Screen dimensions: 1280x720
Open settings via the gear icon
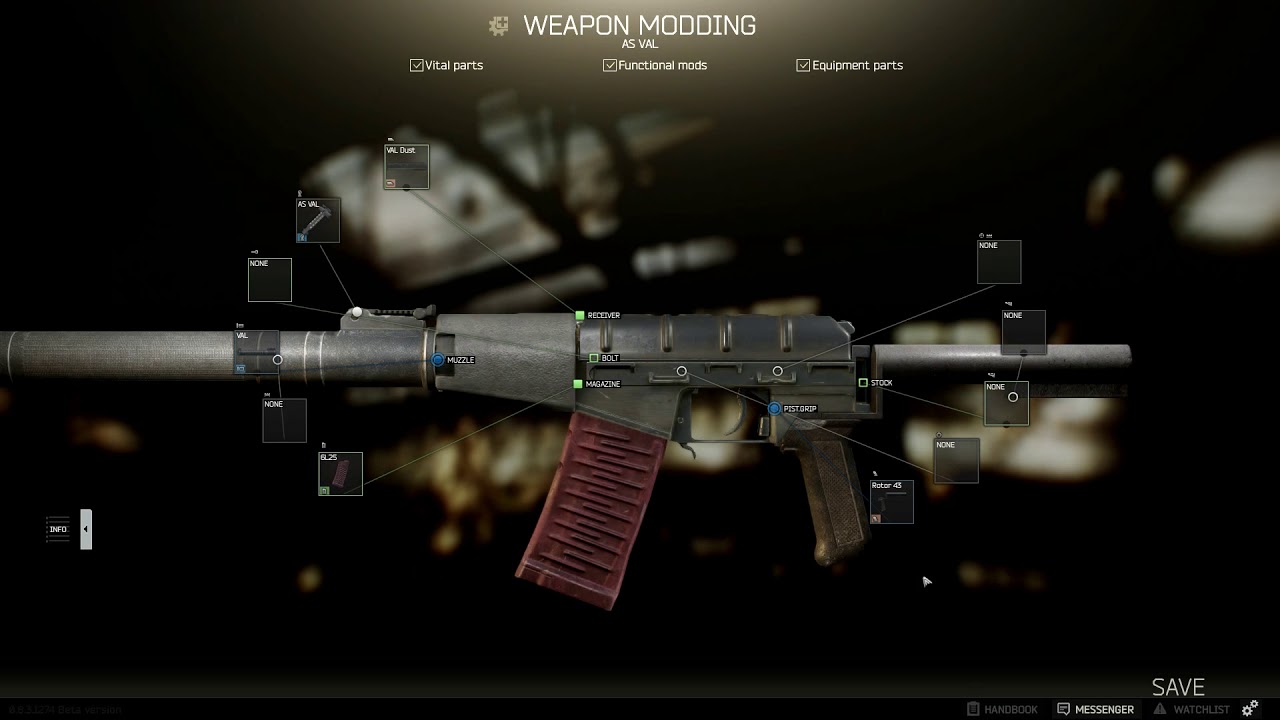coord(1250,709)
